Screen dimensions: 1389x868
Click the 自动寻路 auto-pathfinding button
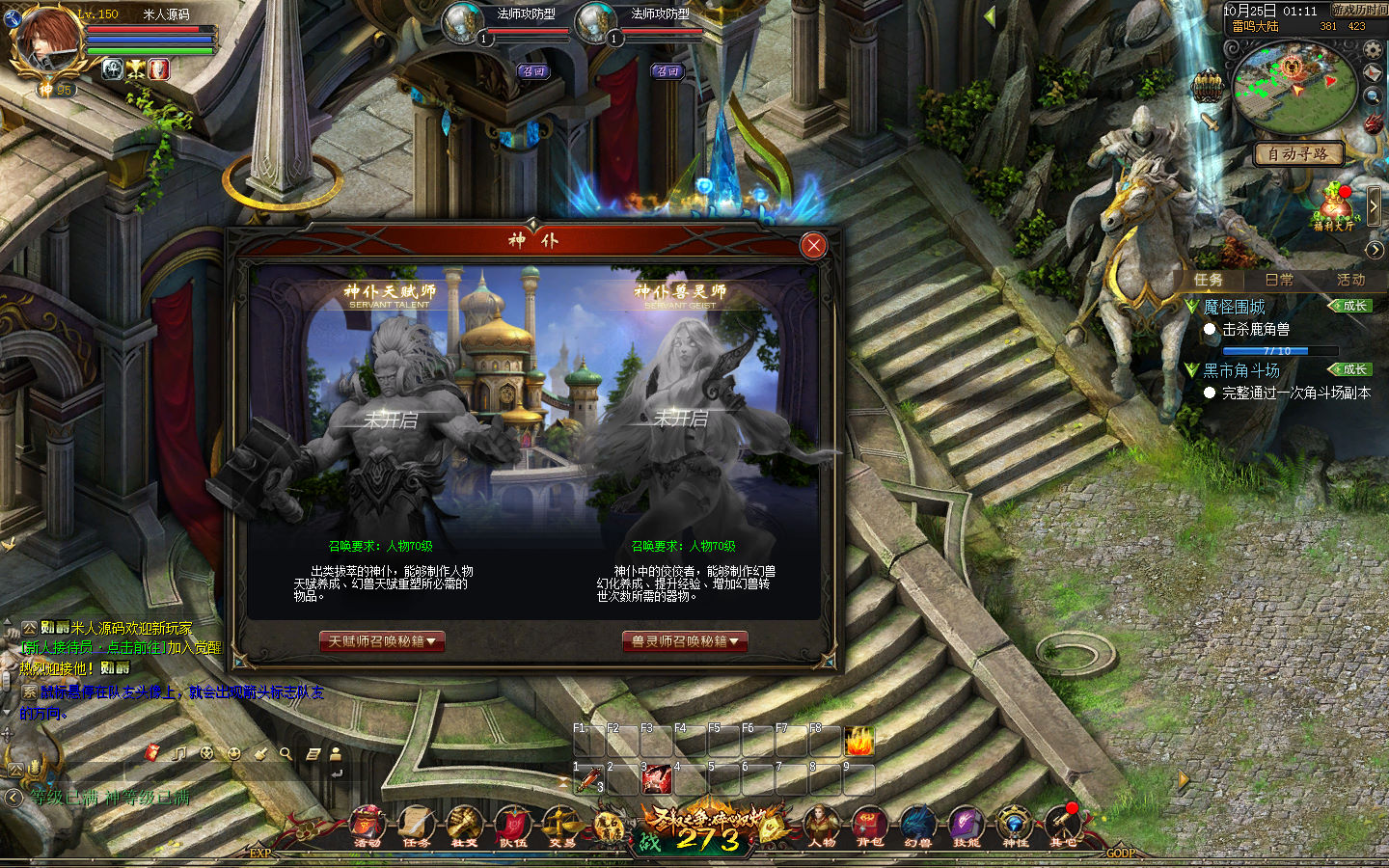(1297, 153)
